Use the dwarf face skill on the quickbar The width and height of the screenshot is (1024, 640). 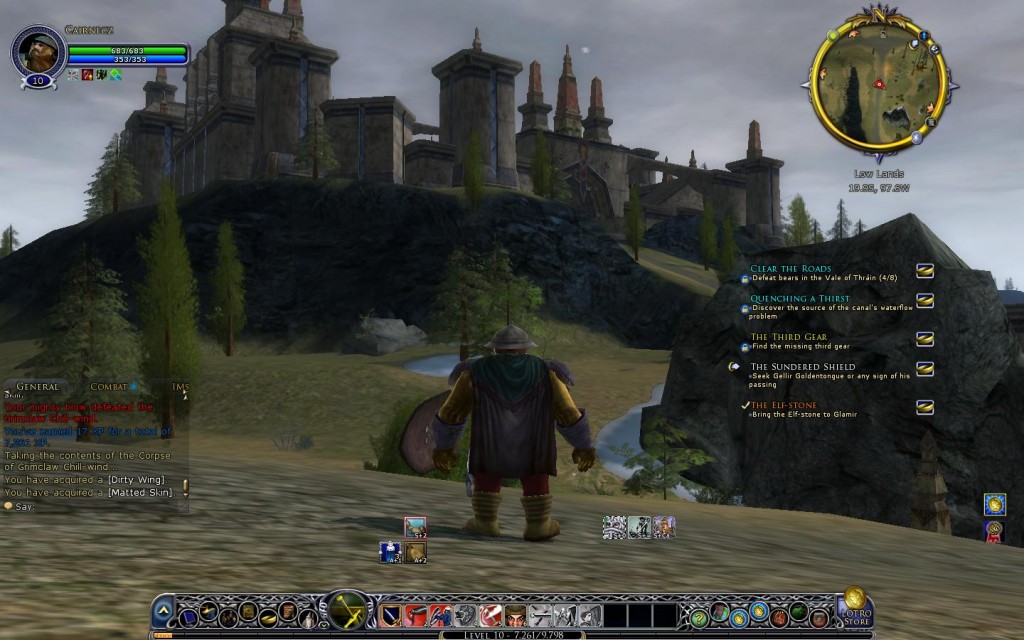click(x=515, y=613)
